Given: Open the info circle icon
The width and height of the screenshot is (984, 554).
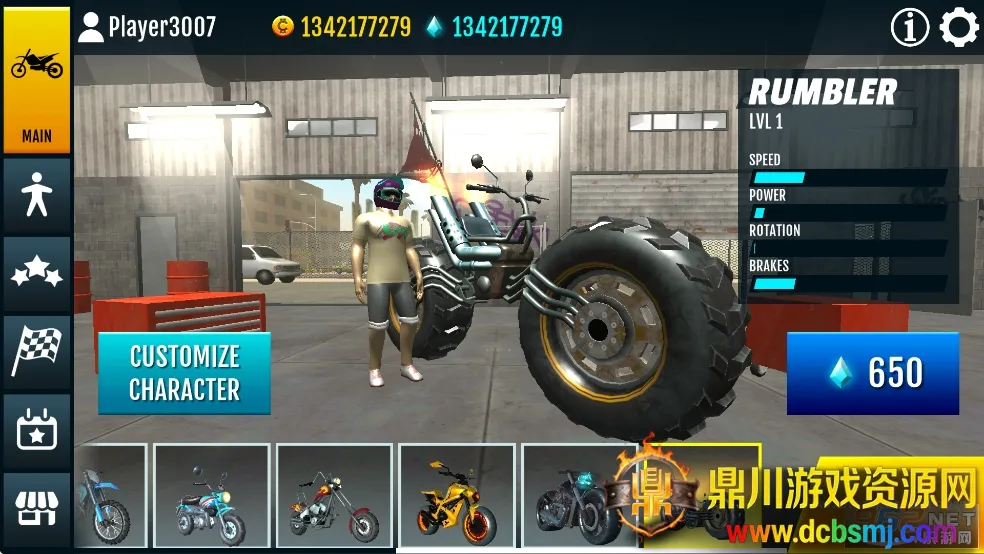Looking at the screenshot, I should pyautogui.click(x=909, y=28).
